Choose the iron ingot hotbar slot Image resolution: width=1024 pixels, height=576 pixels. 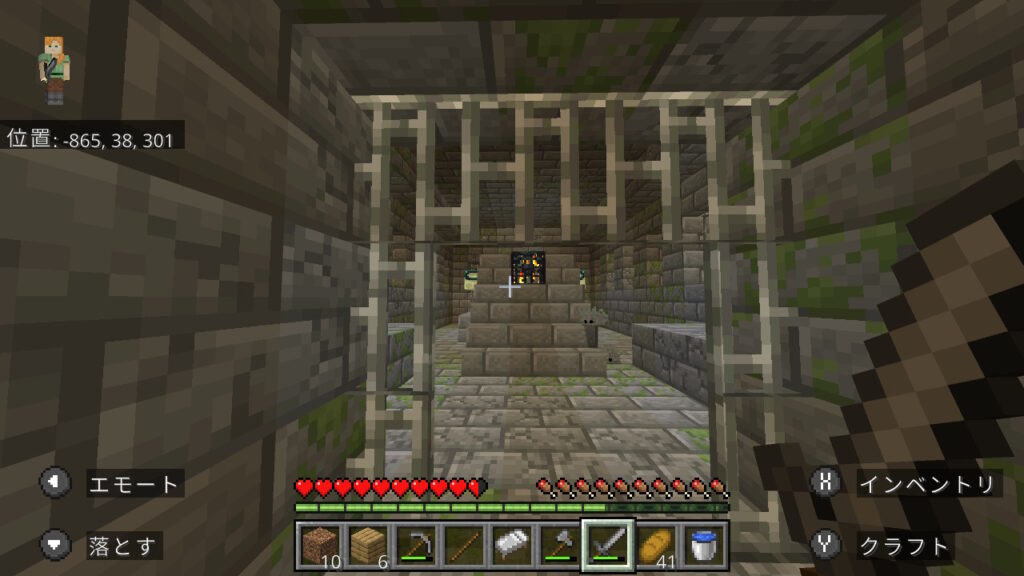pyautogui.click(x=511, y=545)
